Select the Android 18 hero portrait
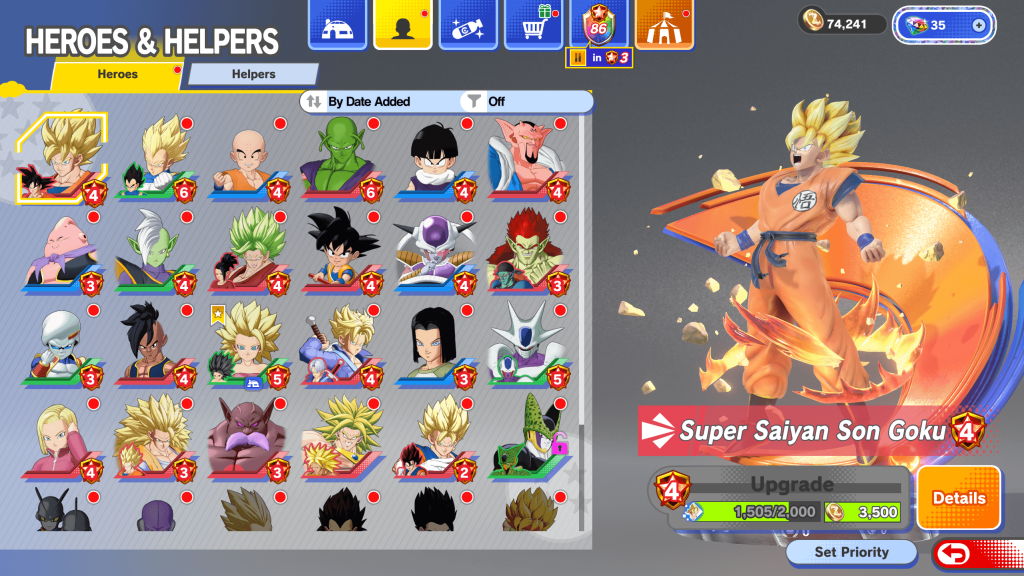The height and width of the screenshot is (576, 1024). coord(62,436)
